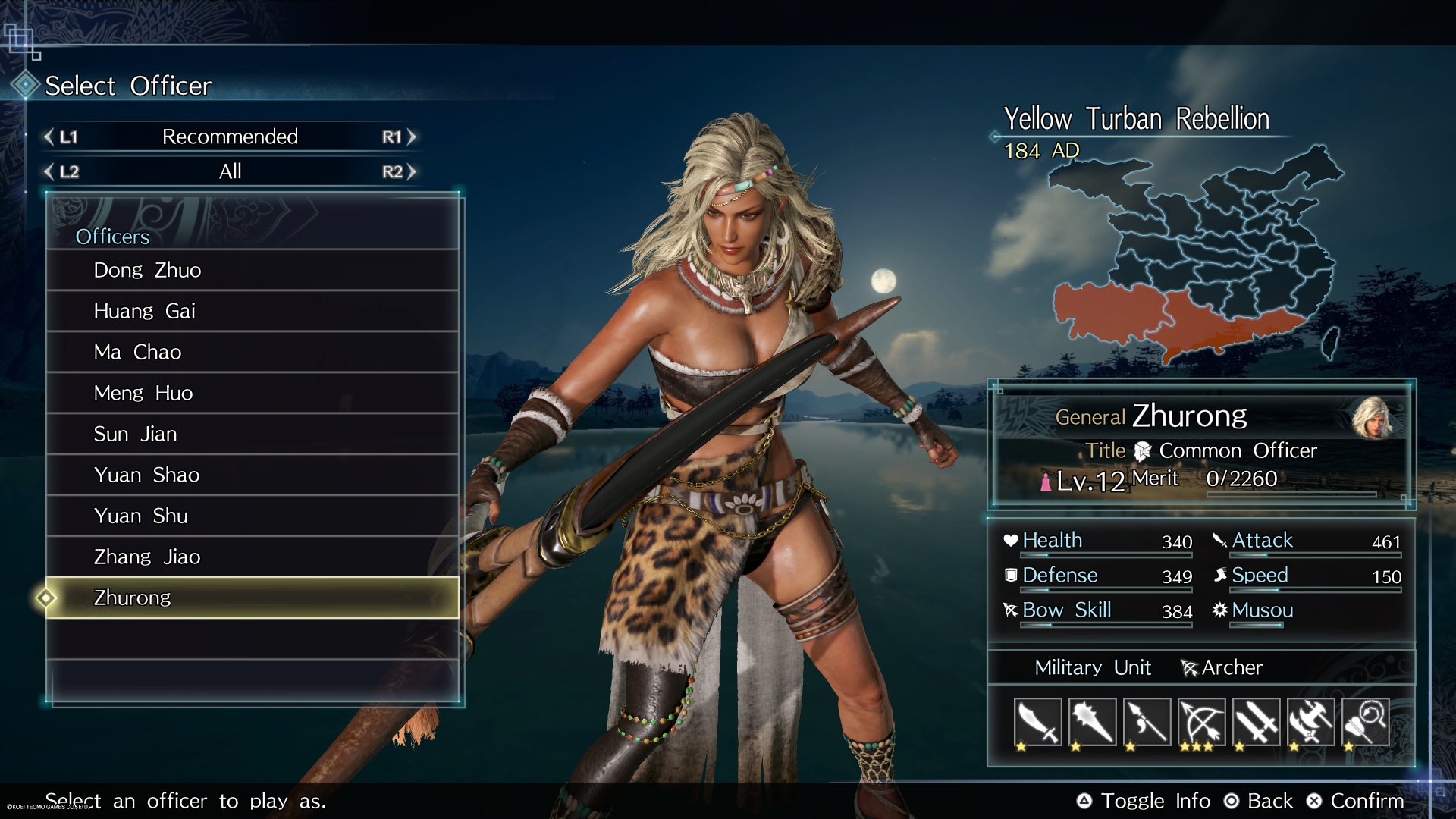Screen dimensions: 1456x819
Task: Select the three-star bow weapon icon
Action: [x=1201, y=723]
